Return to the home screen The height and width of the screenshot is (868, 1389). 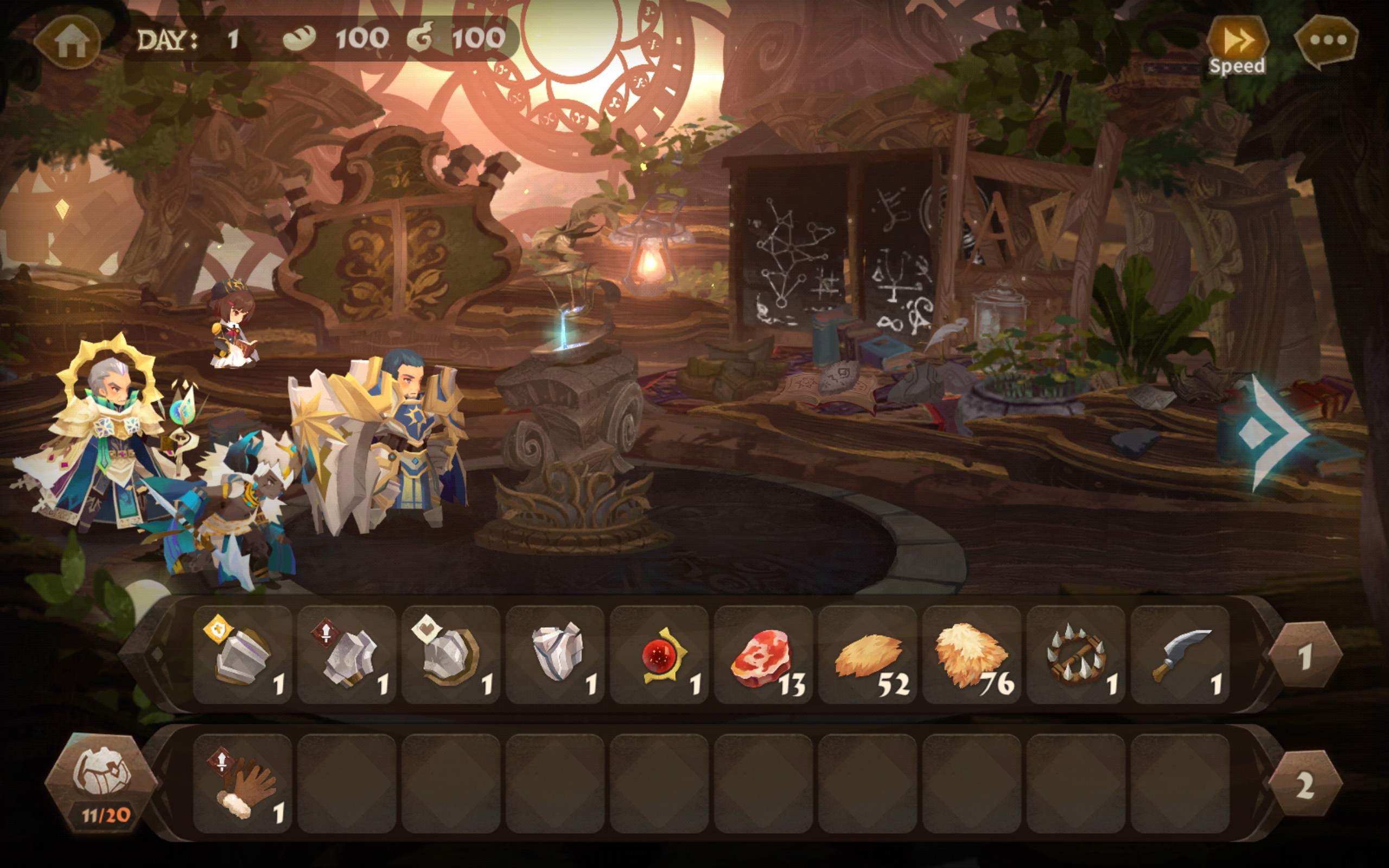(69, 41)
